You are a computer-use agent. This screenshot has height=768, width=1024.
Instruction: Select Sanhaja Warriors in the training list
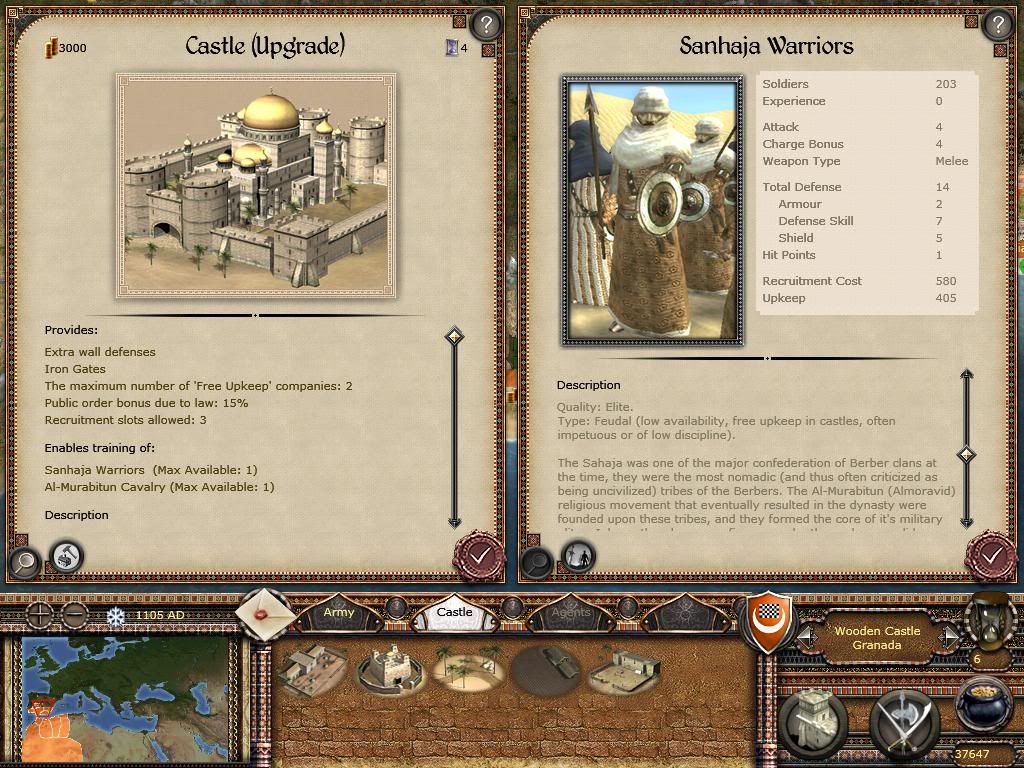pyautogui.click(x=95, y=470)
